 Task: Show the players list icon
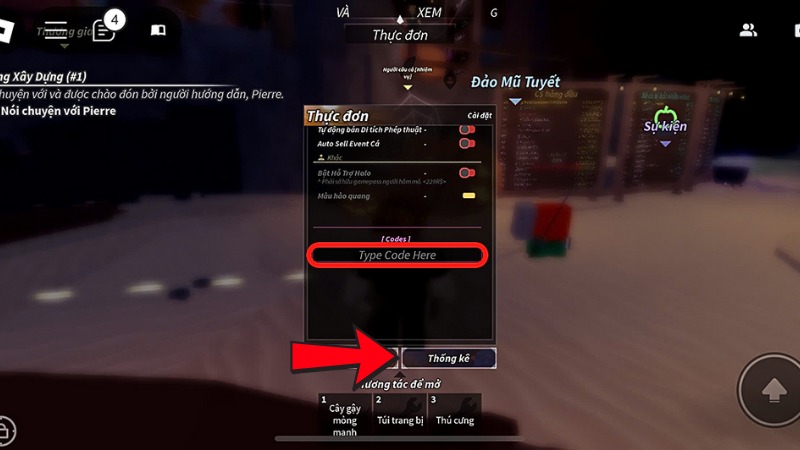(x=748, y=30)
